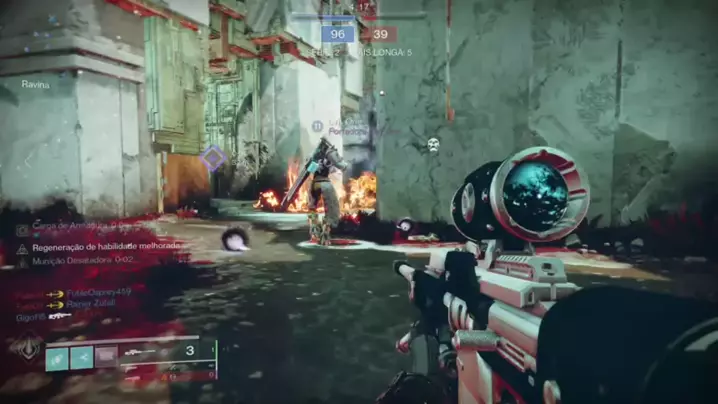718x404 pixels.
Task: Inspect the Munição Desatadora buff icon
Action: point(22,260)
